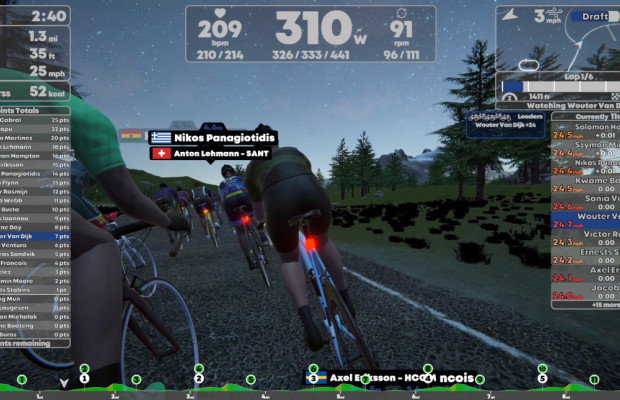This screenshot has width=620, height=400.
Task: Click the Anton Lehmann - SANT name tag
Action: pos(212,153)
